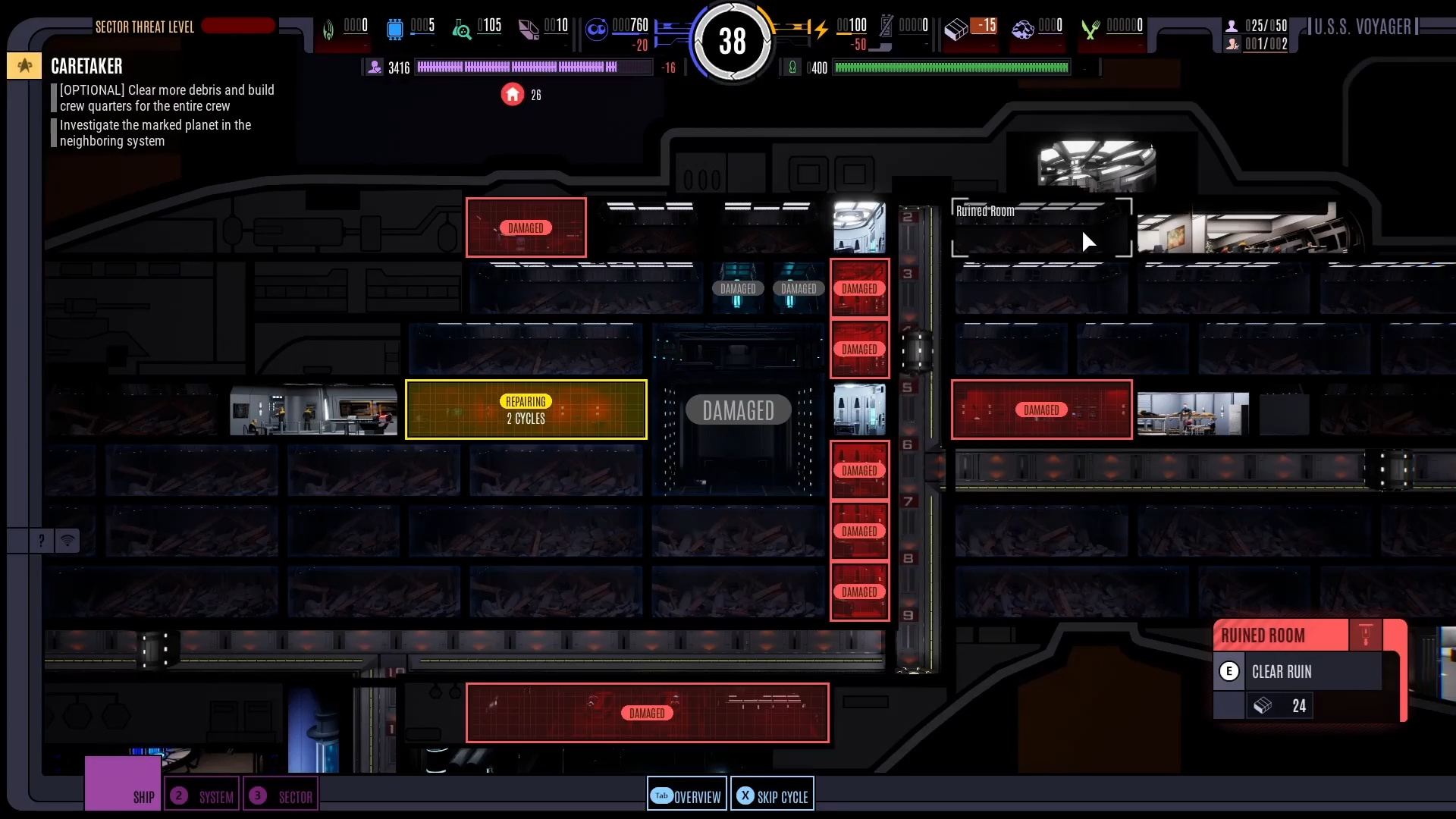Viewport: 1456px width, 819px height.
Task: Toggle the marker icon on the Ruined Room panel header
Action: click(x=1366, y=635)
